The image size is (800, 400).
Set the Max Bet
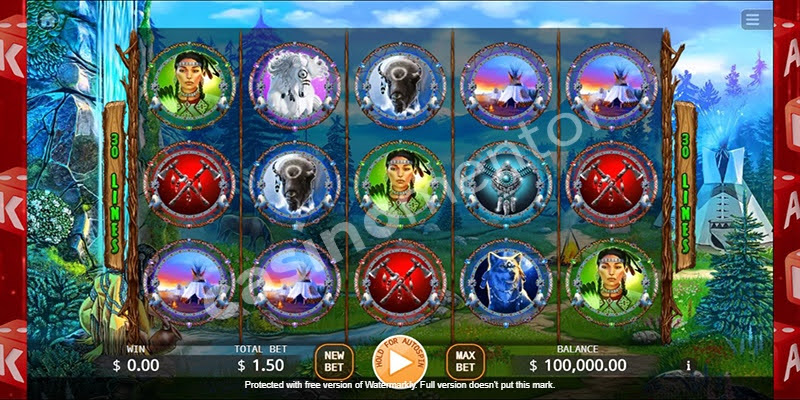click(x=465, y=361)
